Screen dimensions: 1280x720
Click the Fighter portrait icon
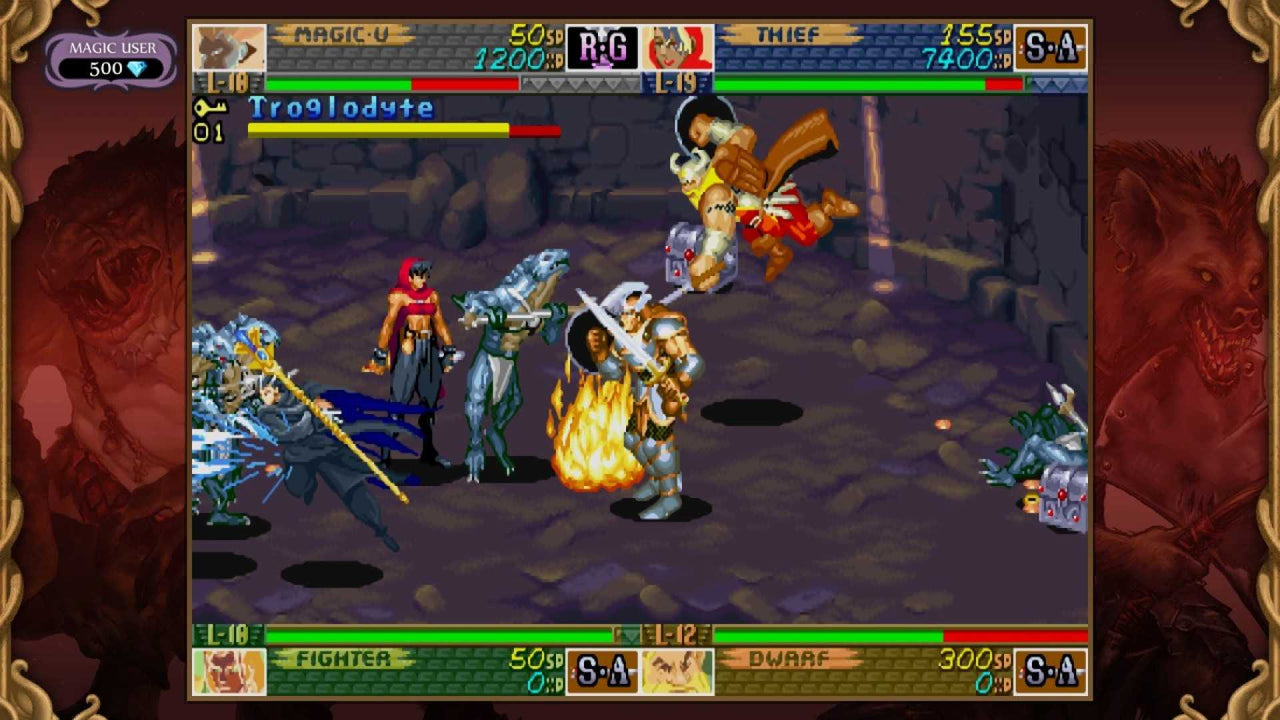[228, 670]
